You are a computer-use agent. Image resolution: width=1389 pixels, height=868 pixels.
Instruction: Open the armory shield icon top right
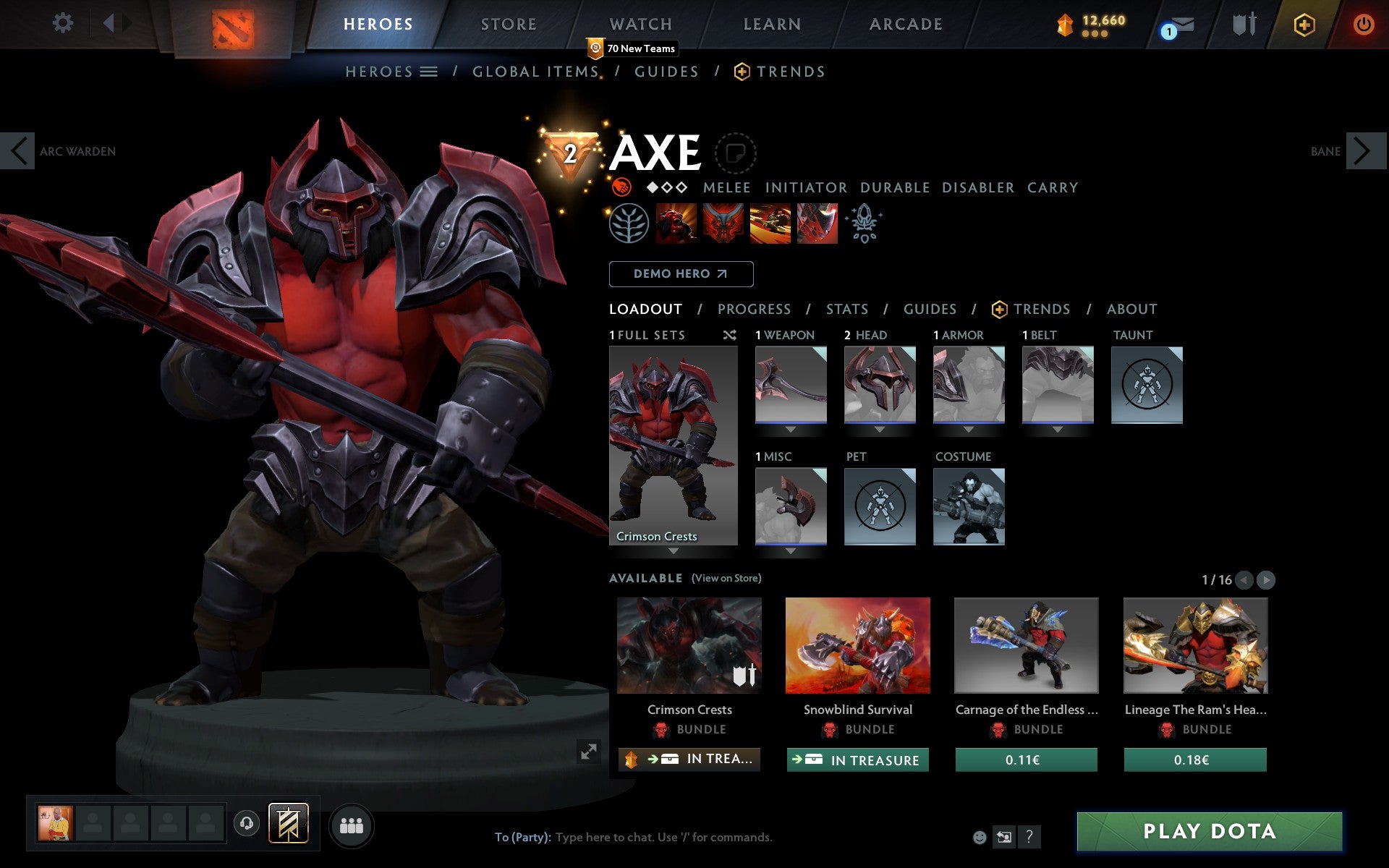pos(1244,24)
